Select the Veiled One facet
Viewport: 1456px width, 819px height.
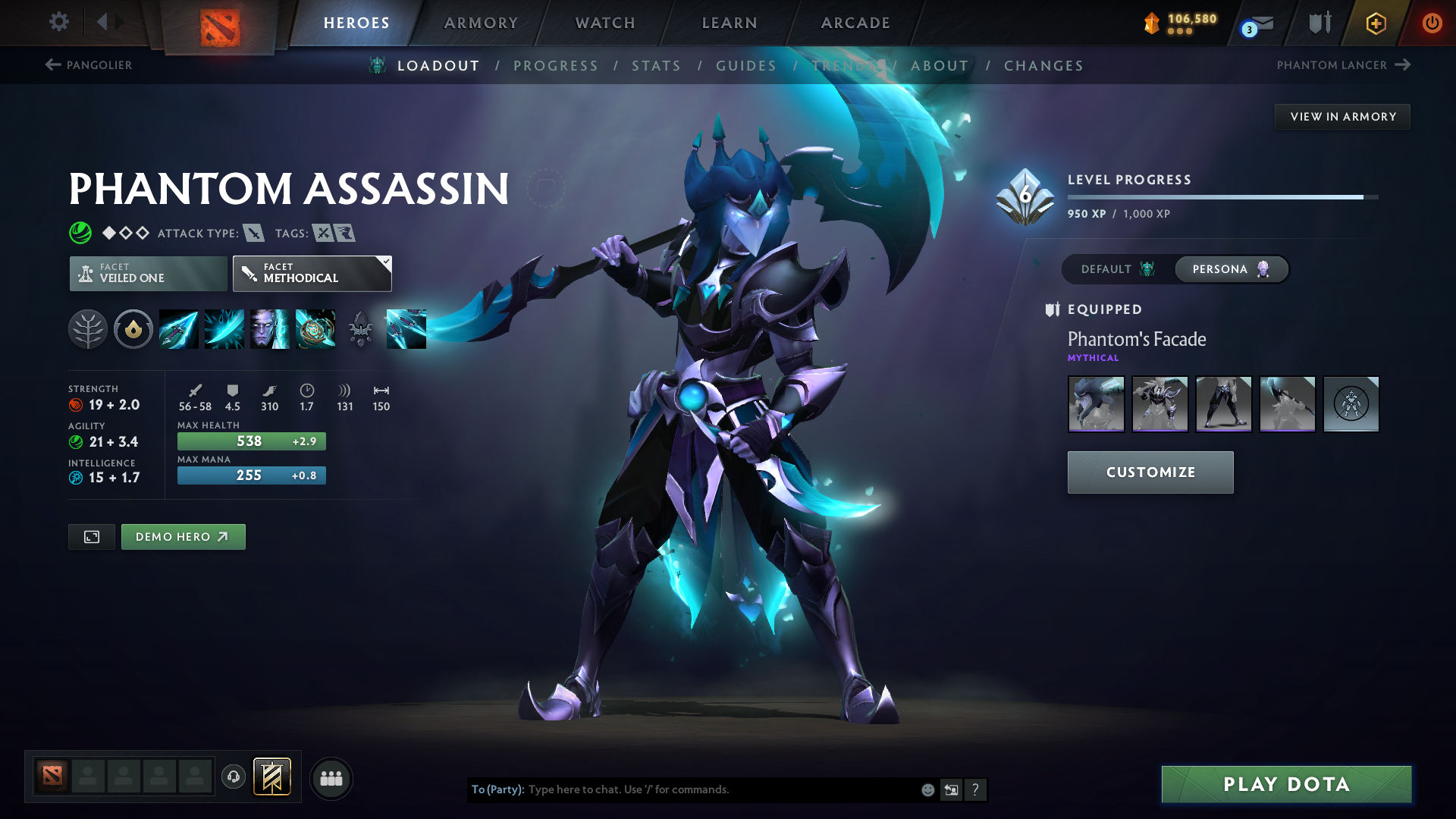coord(147,273)
